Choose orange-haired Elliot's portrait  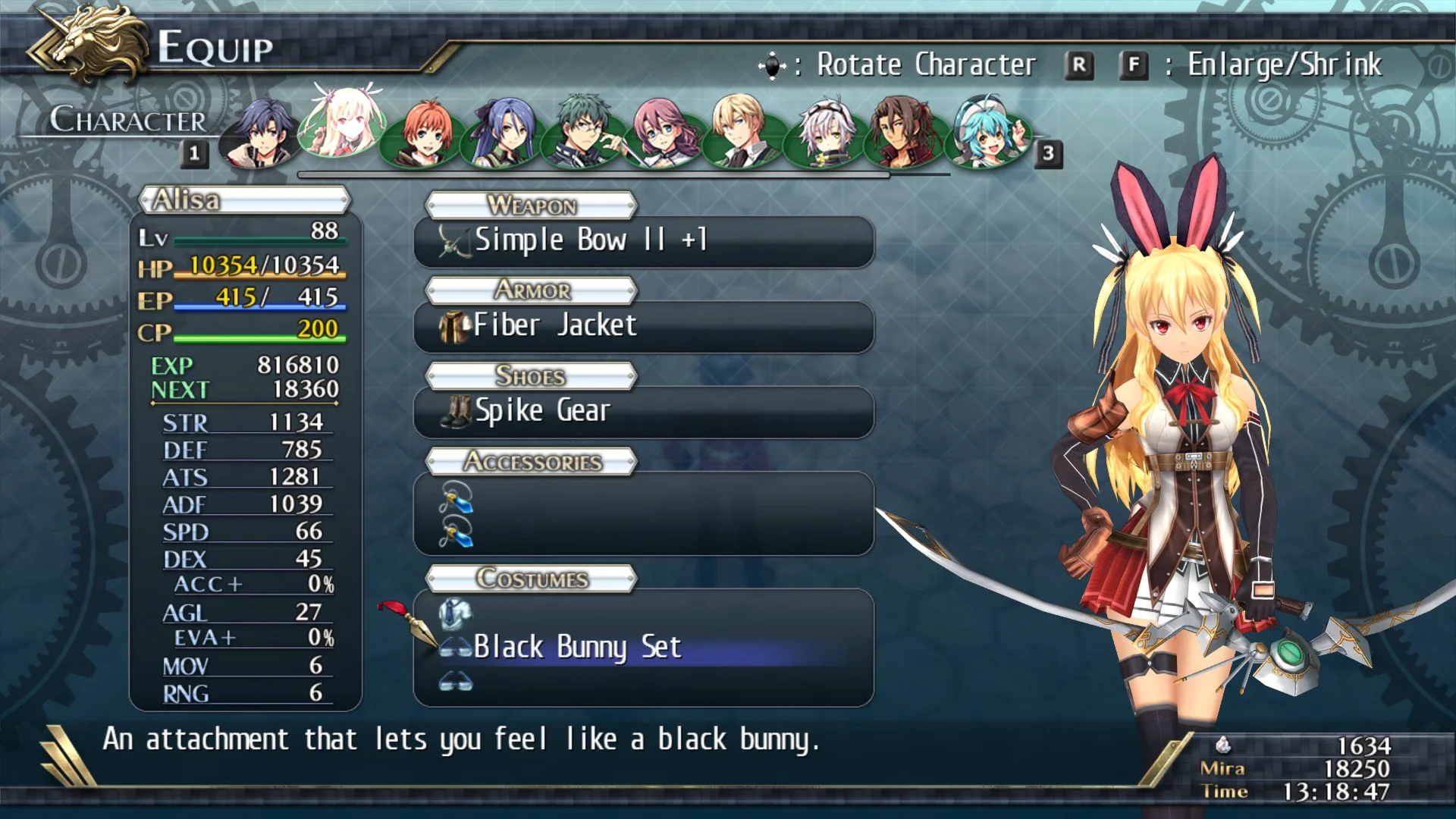[423, 135]
